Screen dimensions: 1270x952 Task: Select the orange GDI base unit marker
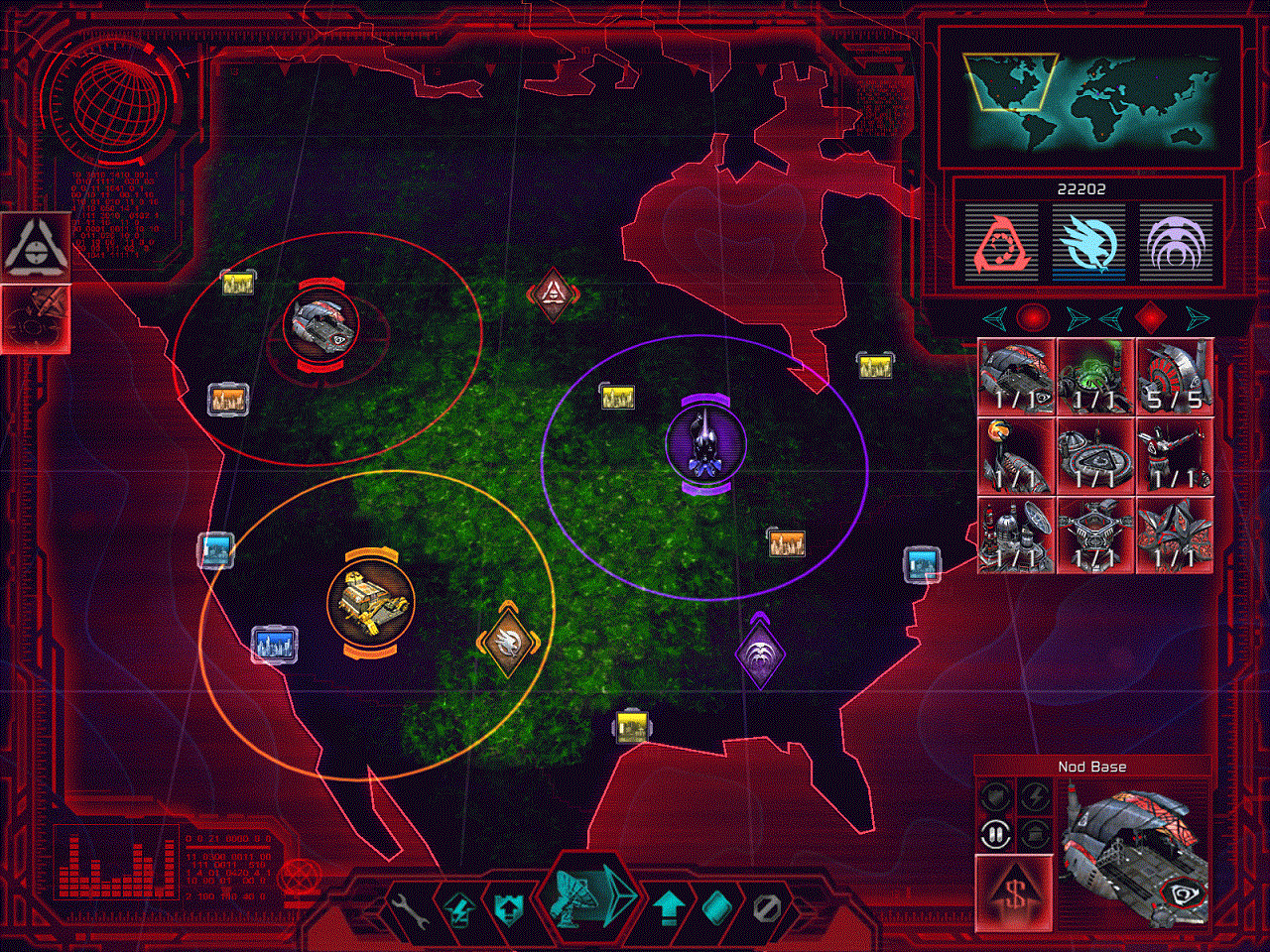pos(370,602)
